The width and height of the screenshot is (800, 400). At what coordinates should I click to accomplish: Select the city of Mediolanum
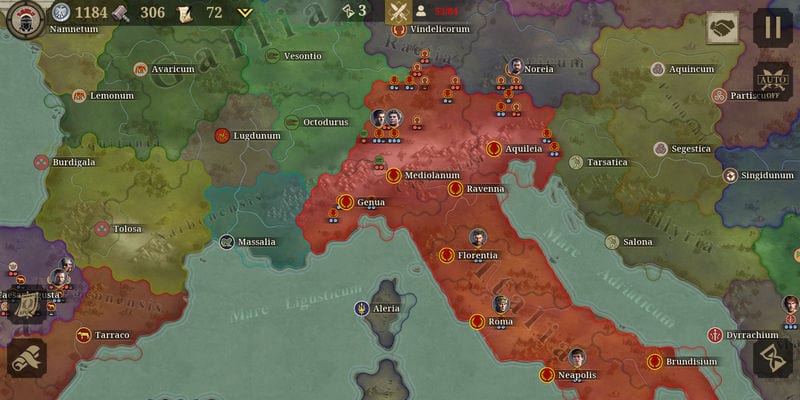click(x=394, y=176)
